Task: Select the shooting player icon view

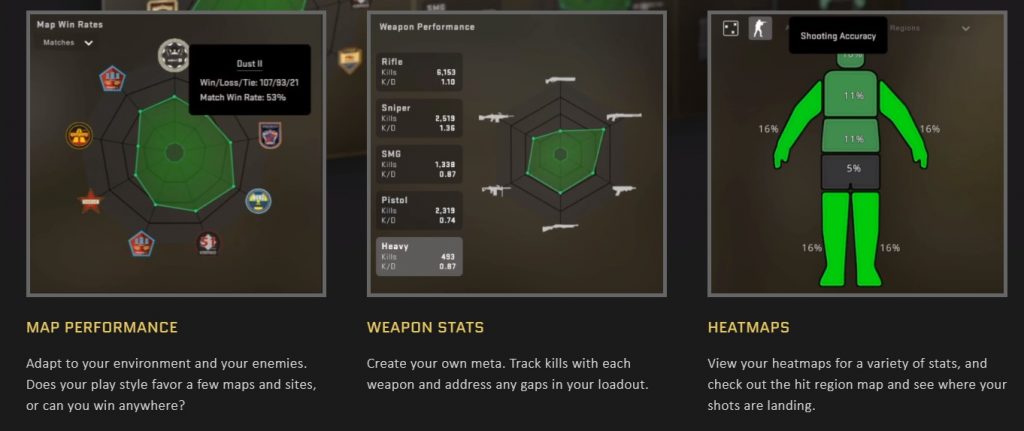Action: [761, 29]
